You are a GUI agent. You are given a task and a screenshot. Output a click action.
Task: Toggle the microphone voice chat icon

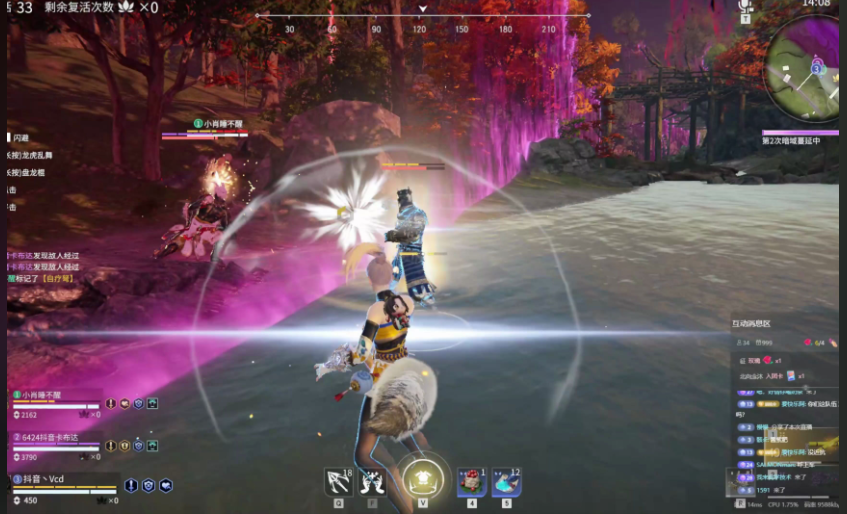[744, 7]
